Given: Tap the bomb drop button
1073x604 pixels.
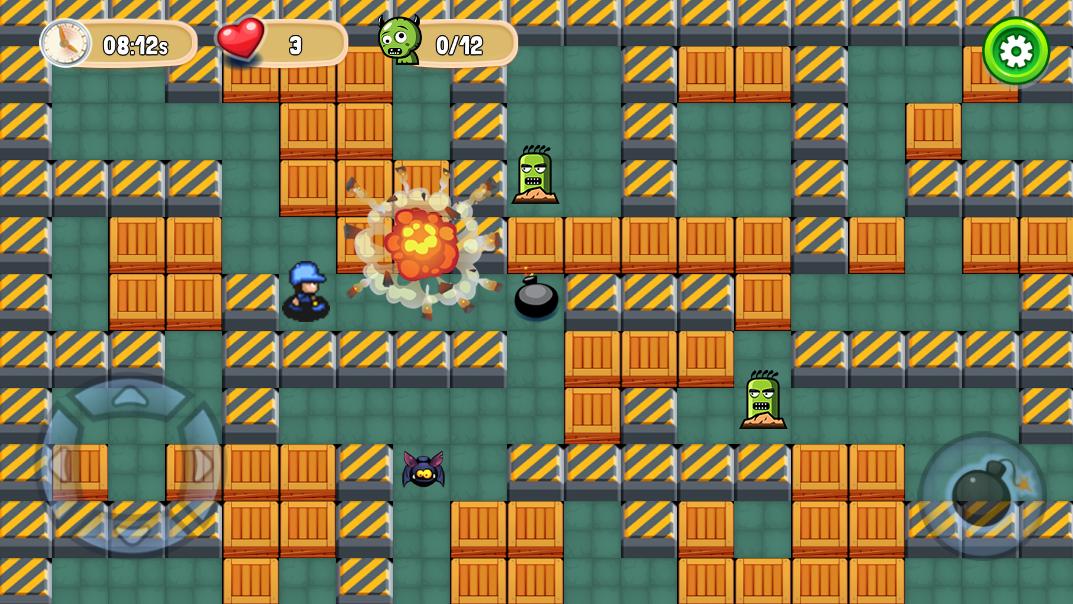Looking at the screenshot, I should pyautogui.click(x=981, y=496).
